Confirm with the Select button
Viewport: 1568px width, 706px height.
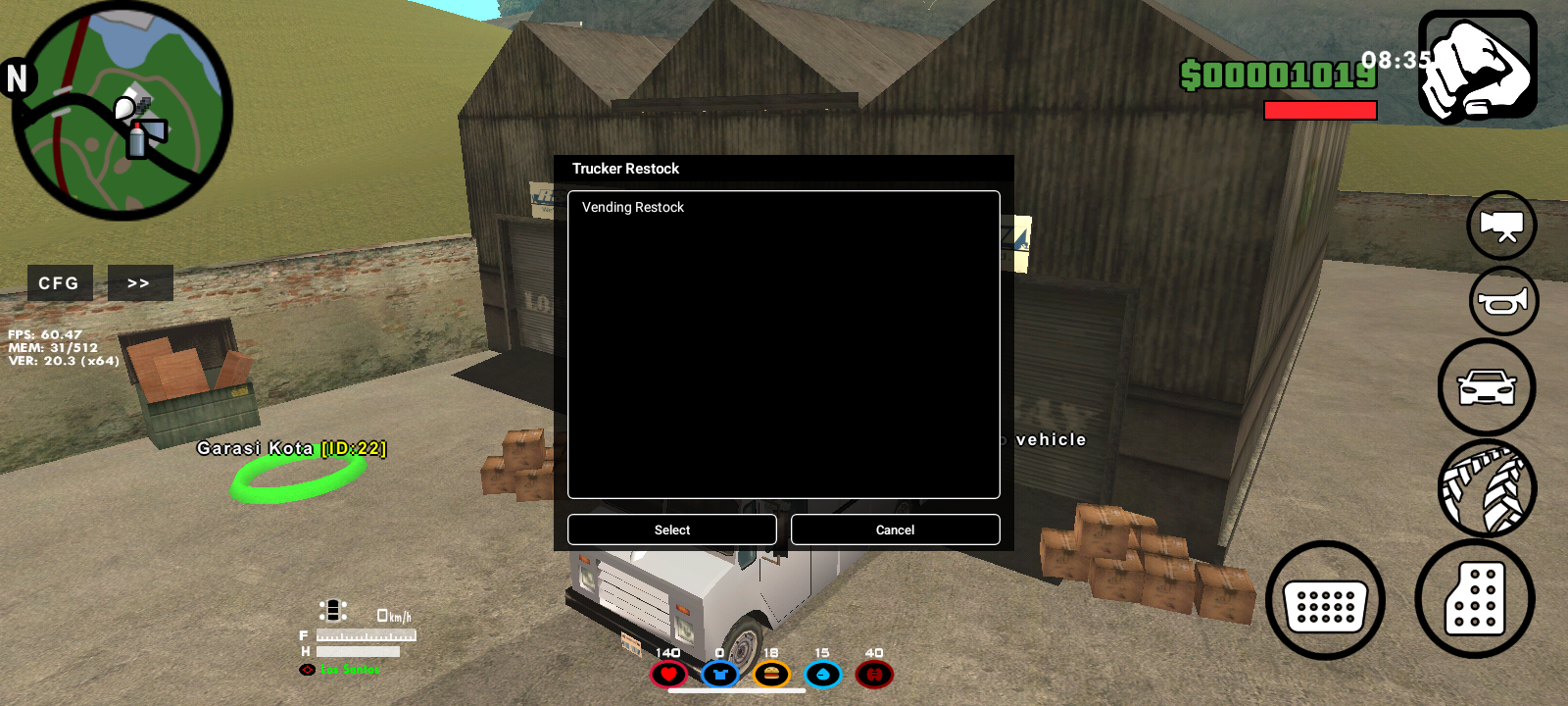tap(672, 529)
